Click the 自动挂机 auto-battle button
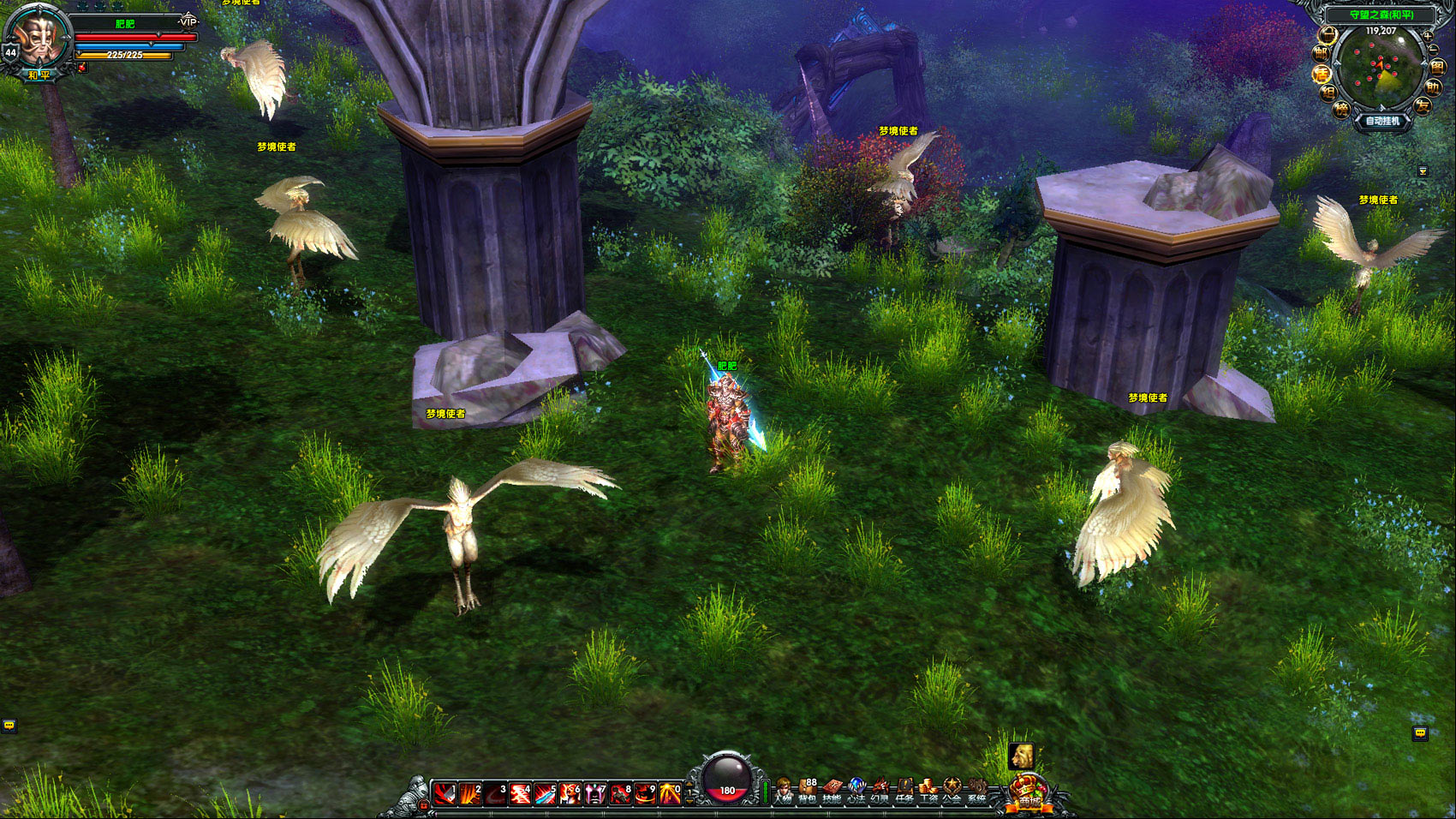This screenshot has height=819, width=1456. tap(1381, 122)
